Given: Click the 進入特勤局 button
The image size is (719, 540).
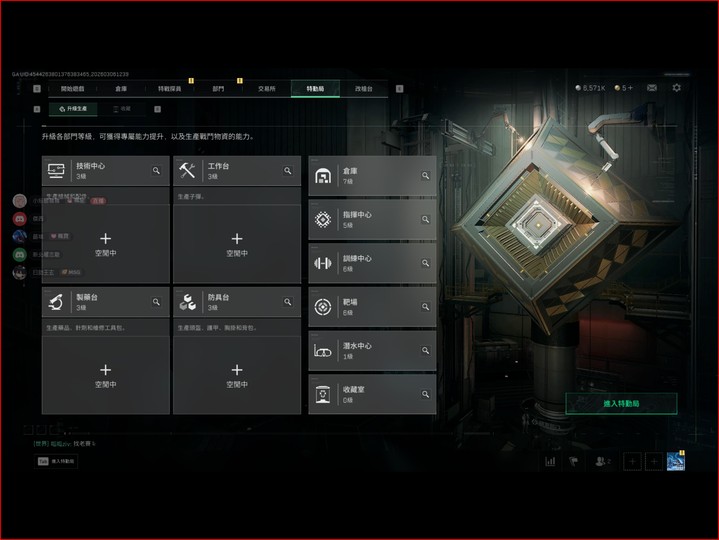Looking at the screenshot, I should pyautogui.click(x=621, y=403).
